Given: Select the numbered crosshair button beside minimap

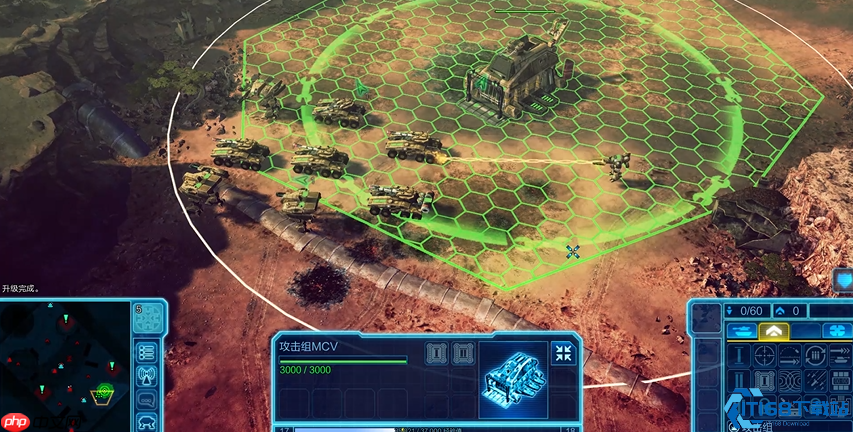Looking at the screenshot, I should click(149, 319).
